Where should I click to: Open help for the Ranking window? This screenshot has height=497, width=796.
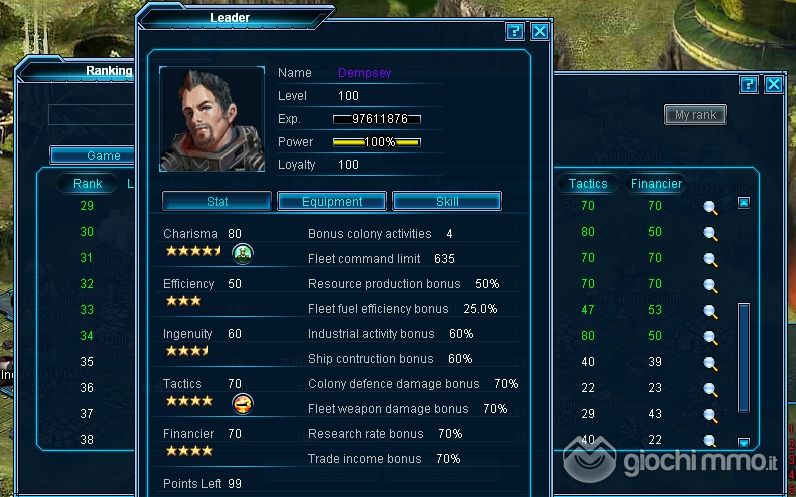(748, 85)
